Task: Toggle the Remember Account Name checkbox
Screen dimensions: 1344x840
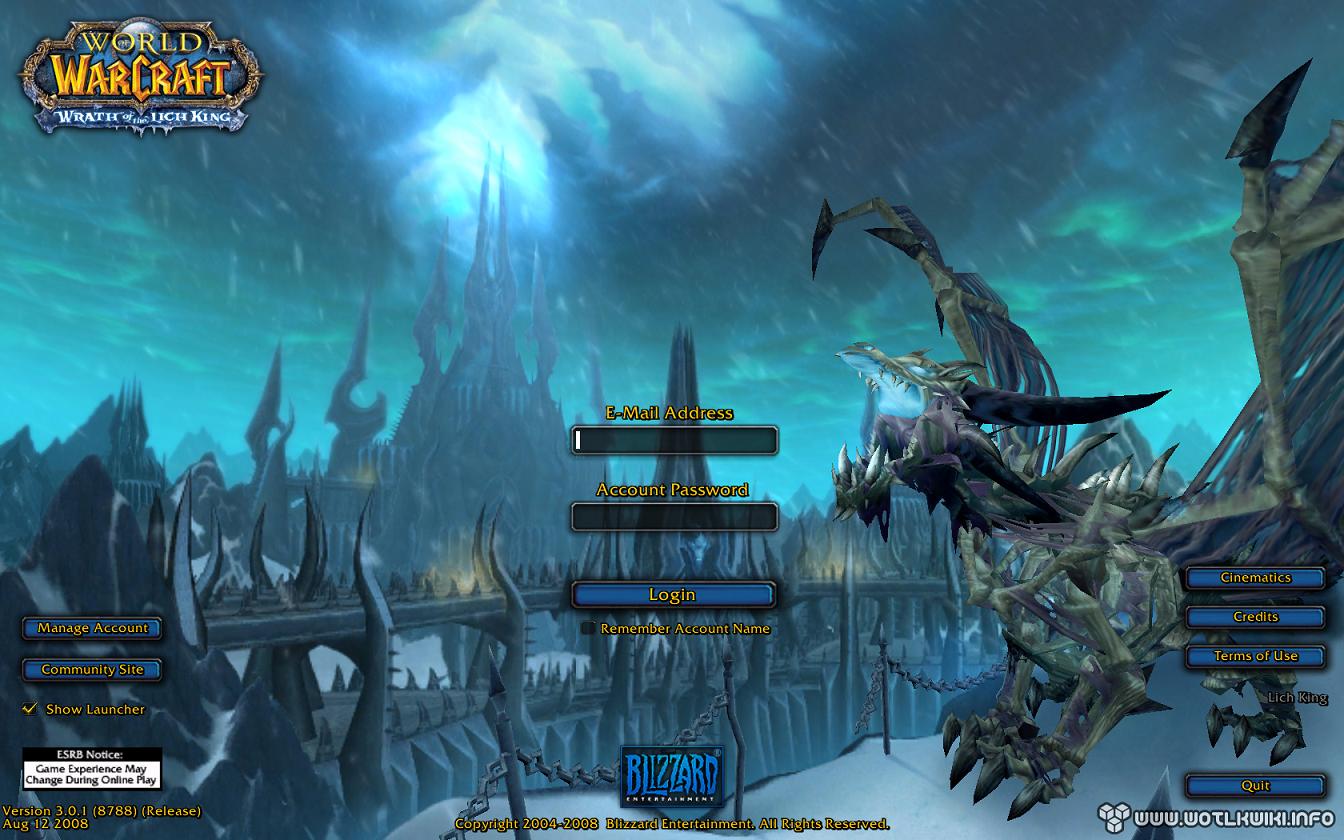Action: click(588, 629)
